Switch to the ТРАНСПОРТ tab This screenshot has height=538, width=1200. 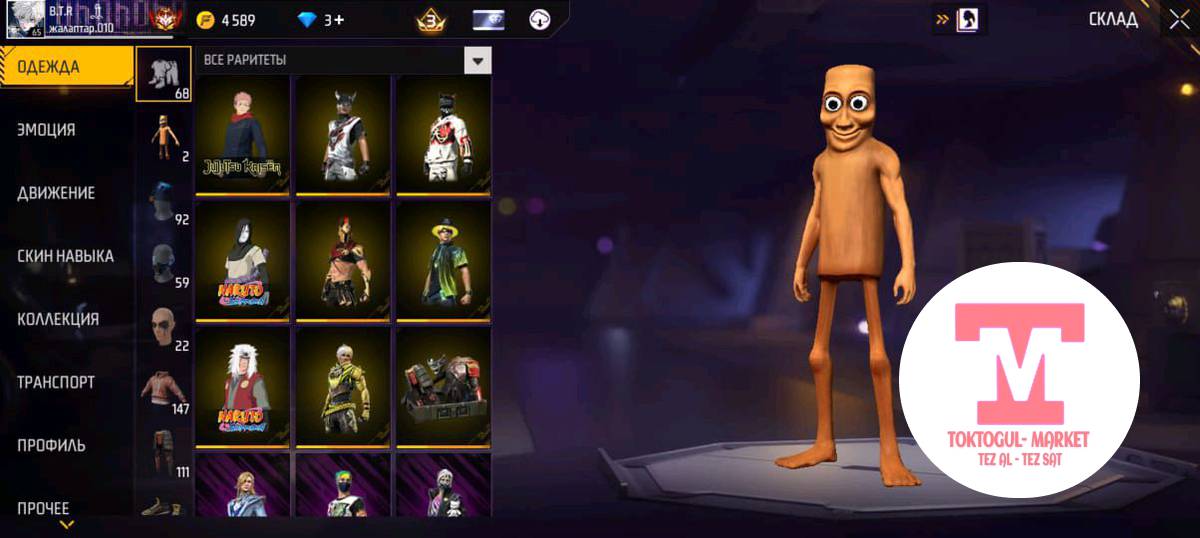[56, 382]
